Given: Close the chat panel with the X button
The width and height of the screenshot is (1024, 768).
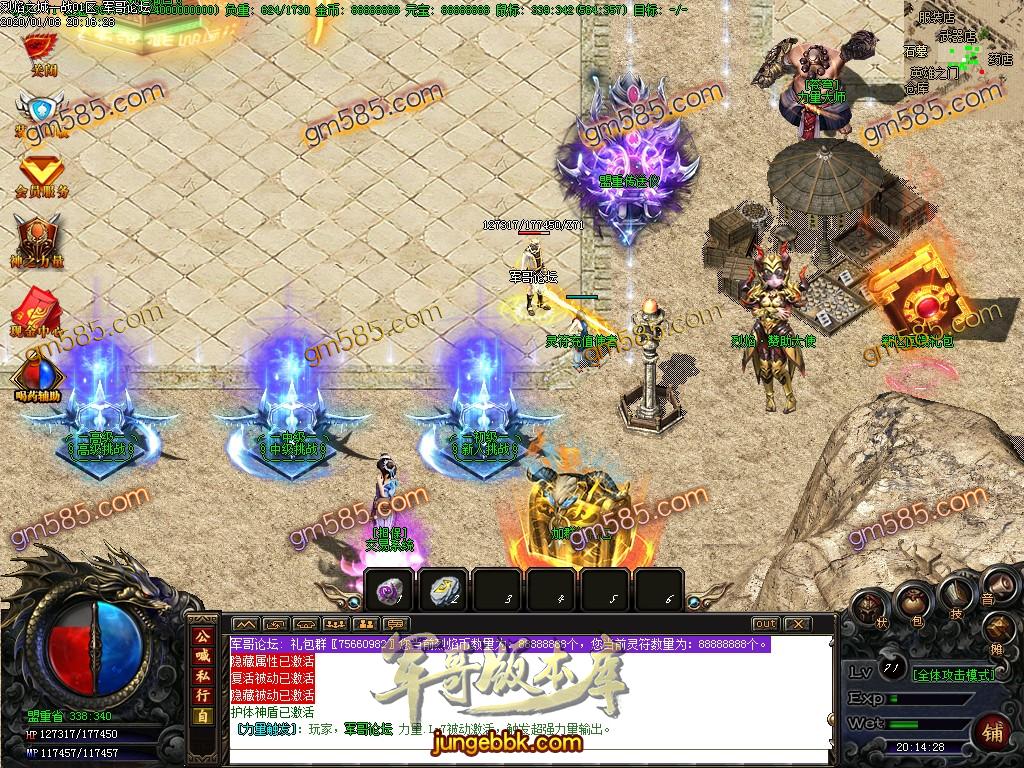Looking at the screenshot, I should pos(797,623).
